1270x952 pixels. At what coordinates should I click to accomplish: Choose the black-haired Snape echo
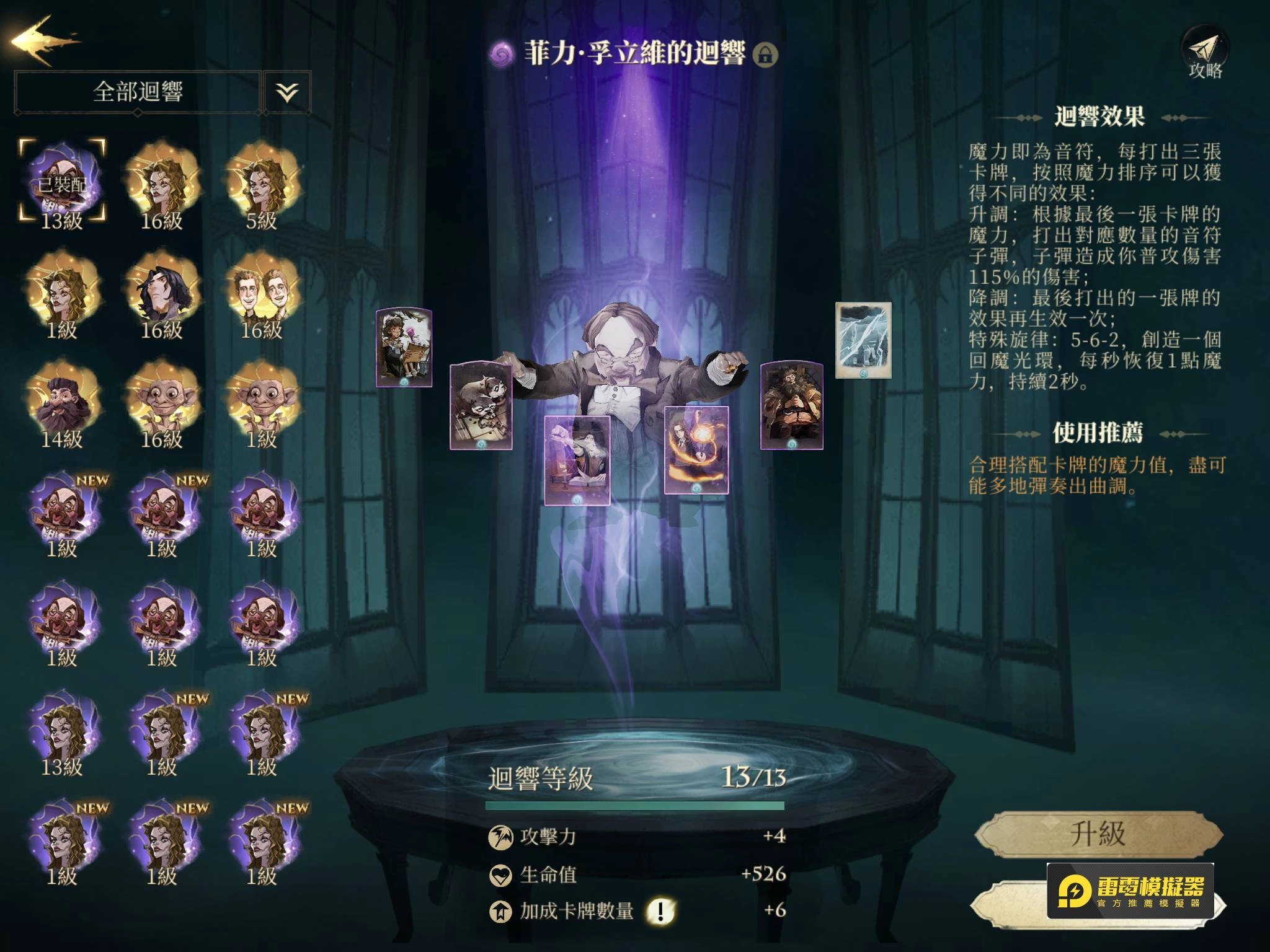[162, 293]
